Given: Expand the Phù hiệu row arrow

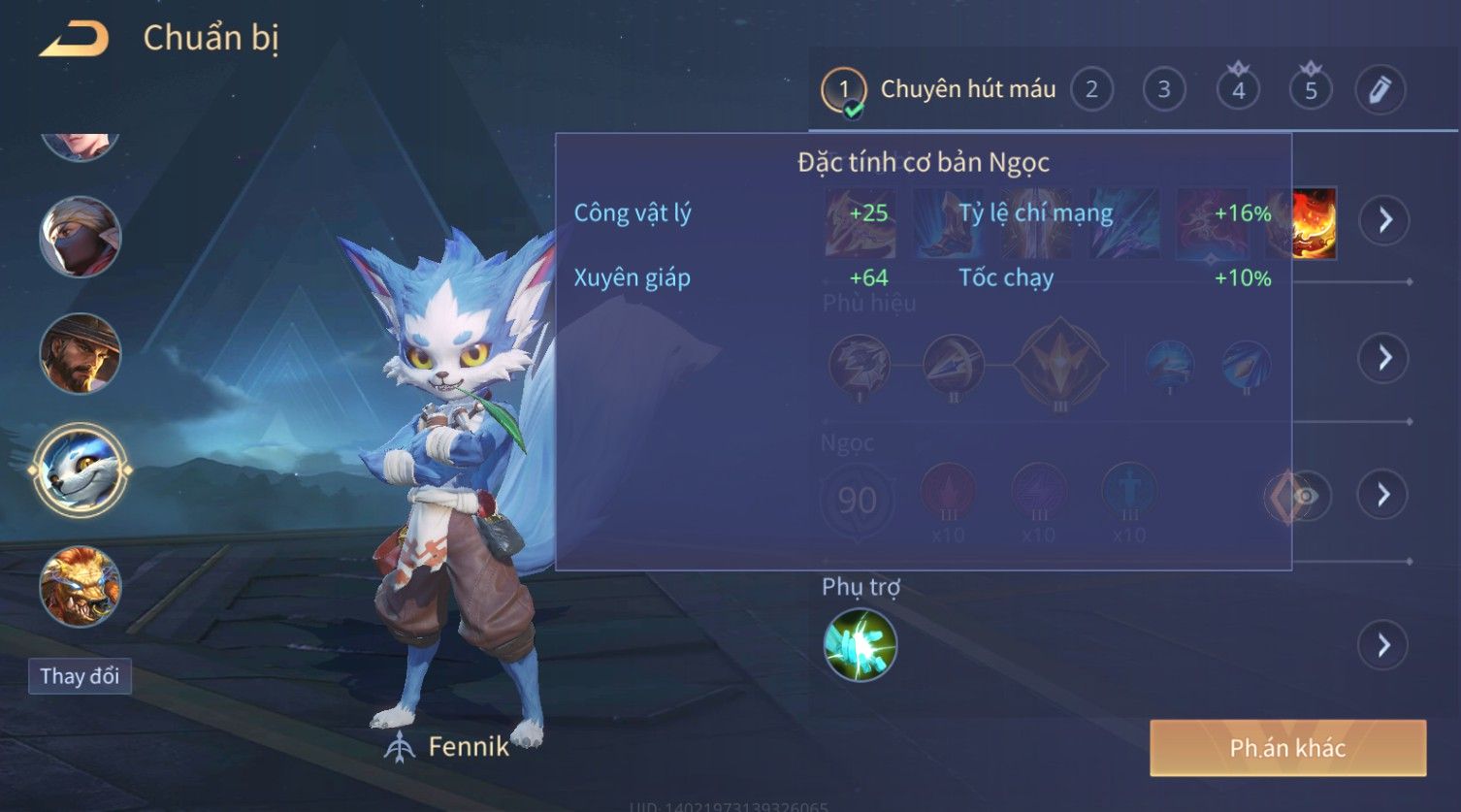Looking at the screenshot, I should (x=1383, y=358).
